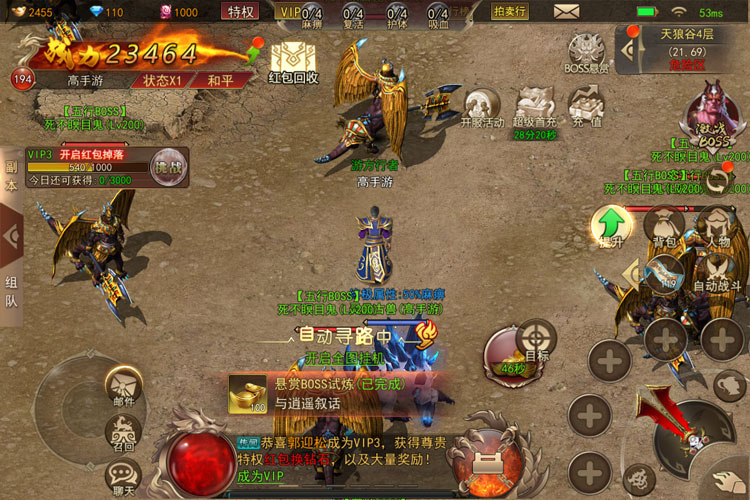The height and width of the screenshot is (500, 750).
Task: Open the 红包回收 red packet recycle icon
Action: click(x=294, y=60)
